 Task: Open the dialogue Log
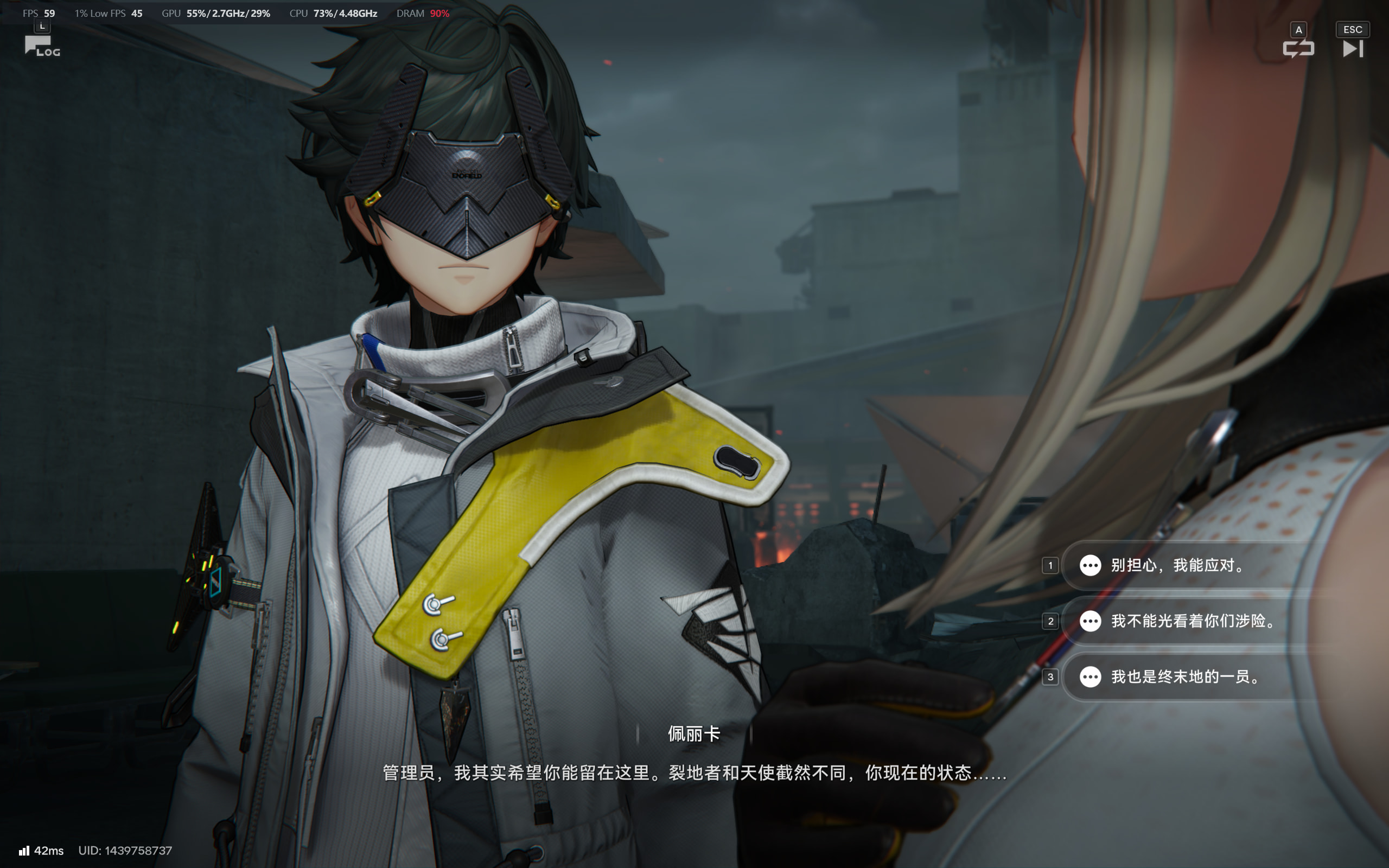pyautogui.click(x=41, y=46)
